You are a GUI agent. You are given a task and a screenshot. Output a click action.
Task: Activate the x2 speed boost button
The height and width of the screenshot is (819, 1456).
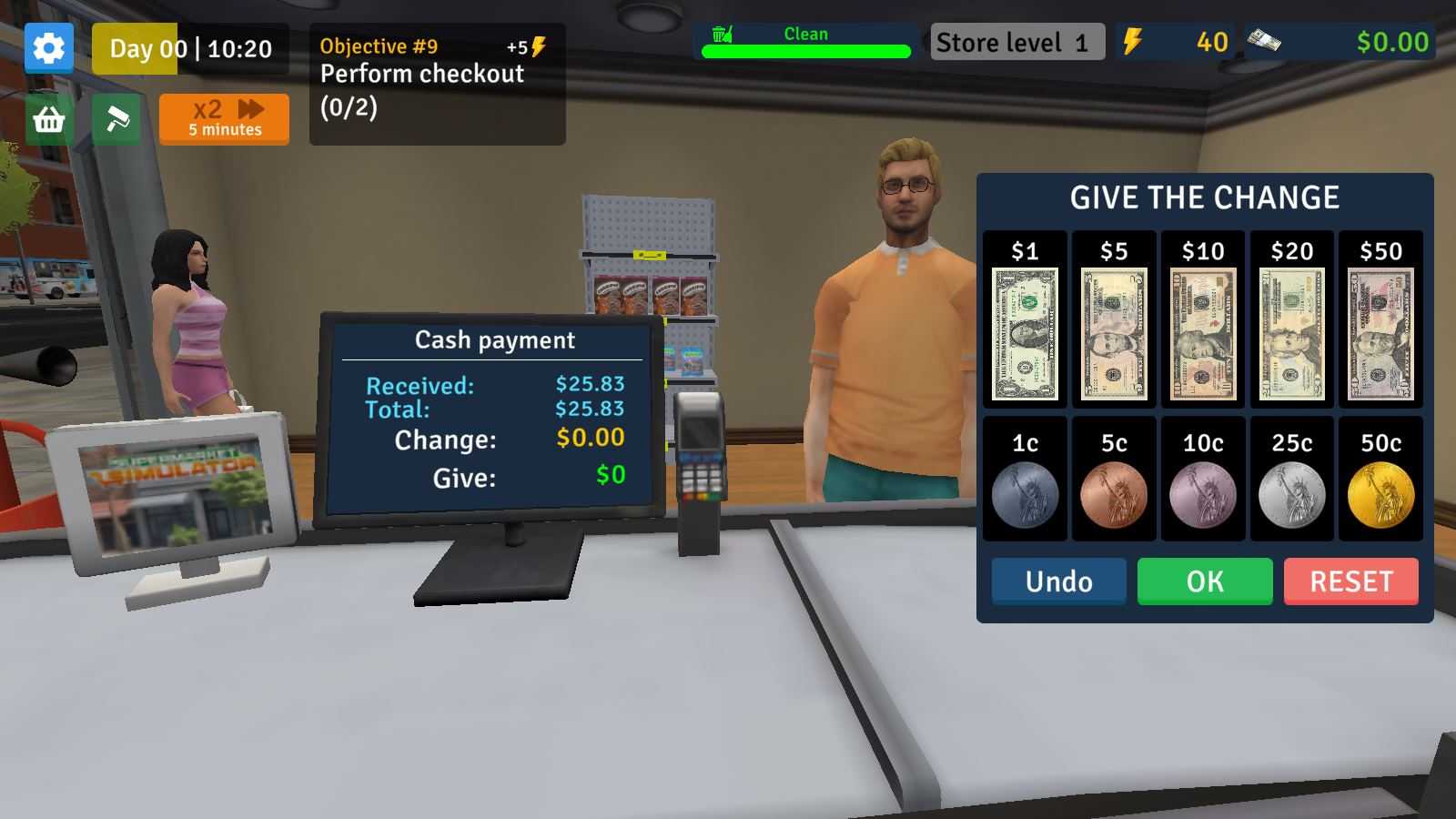224,119
